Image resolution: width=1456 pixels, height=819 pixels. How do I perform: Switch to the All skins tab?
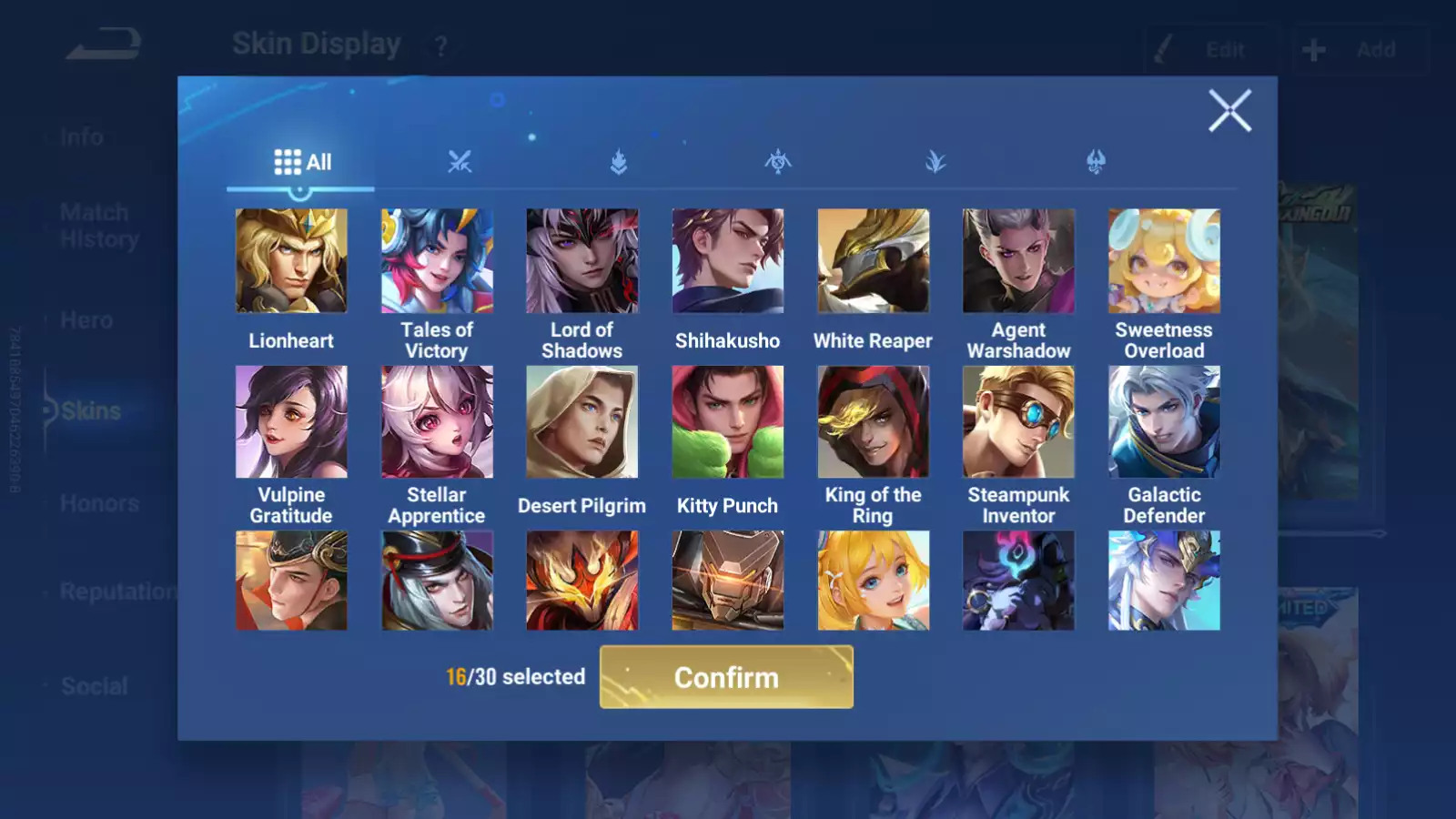point(302,163)
